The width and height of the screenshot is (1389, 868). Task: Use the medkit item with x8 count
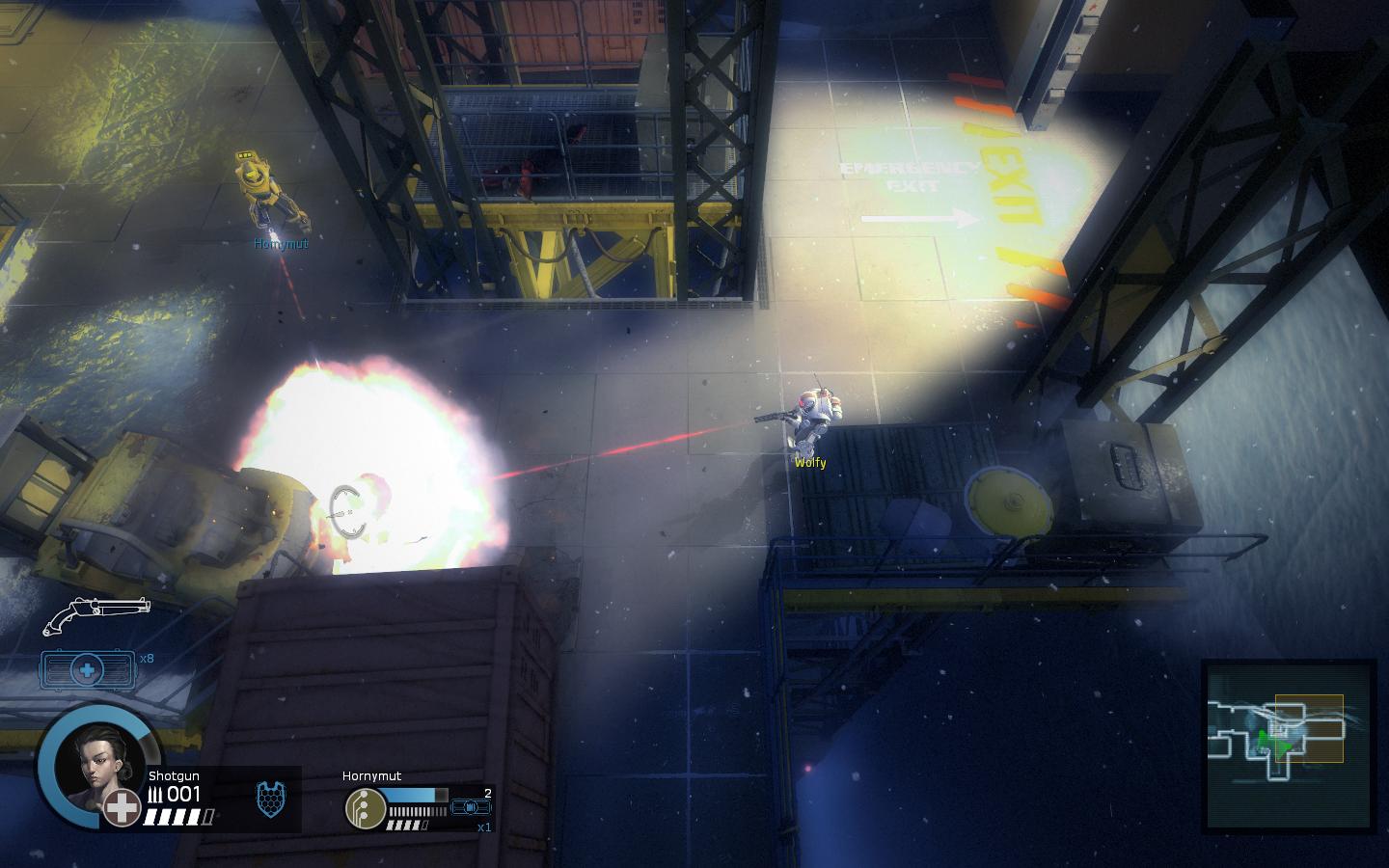tap(88, 669)
